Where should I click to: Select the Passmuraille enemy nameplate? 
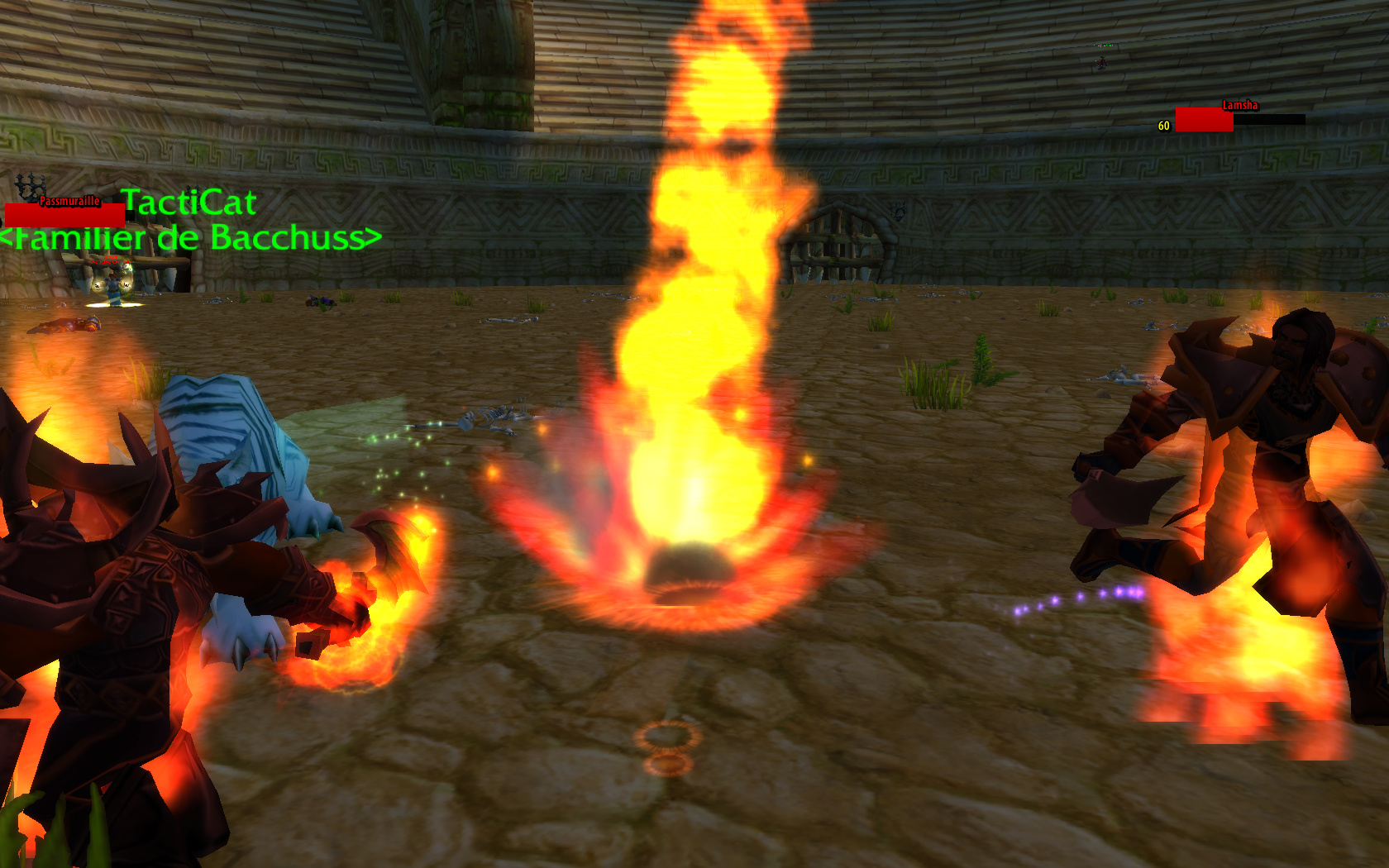pos(65,214)
